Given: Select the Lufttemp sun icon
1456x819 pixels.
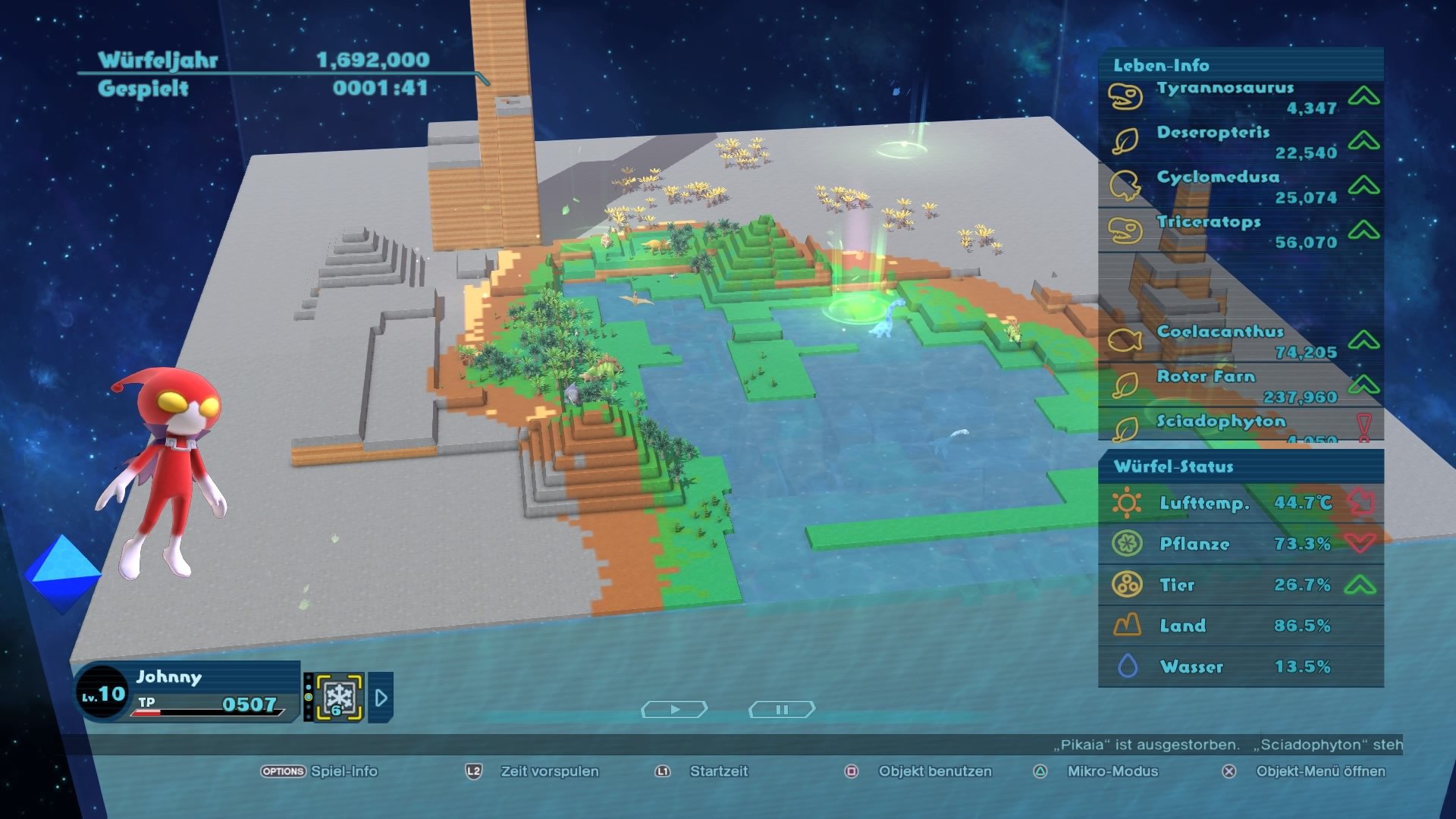Looking at the screenshot, I should pos(1129,502).
